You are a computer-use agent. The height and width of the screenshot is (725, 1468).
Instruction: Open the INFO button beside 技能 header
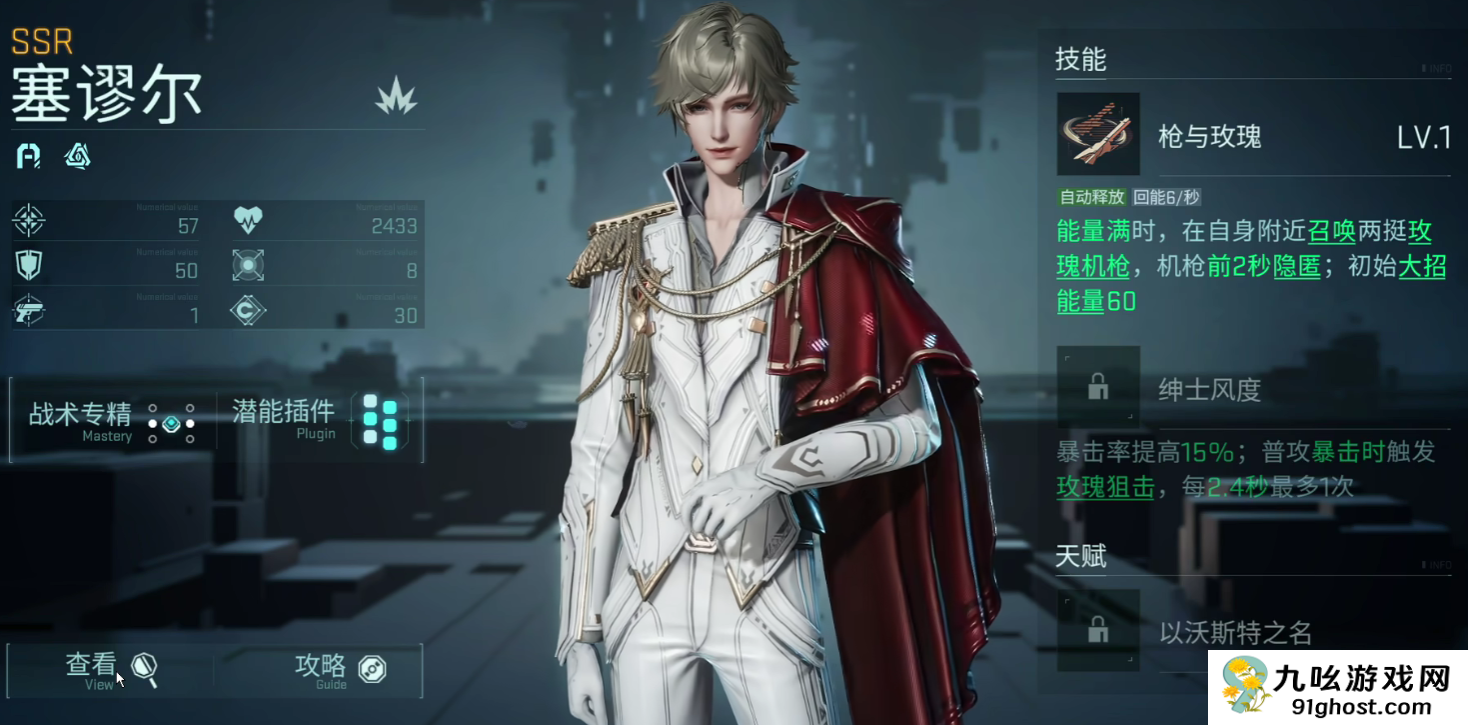pyautogui.click(x=1436, y=68)
